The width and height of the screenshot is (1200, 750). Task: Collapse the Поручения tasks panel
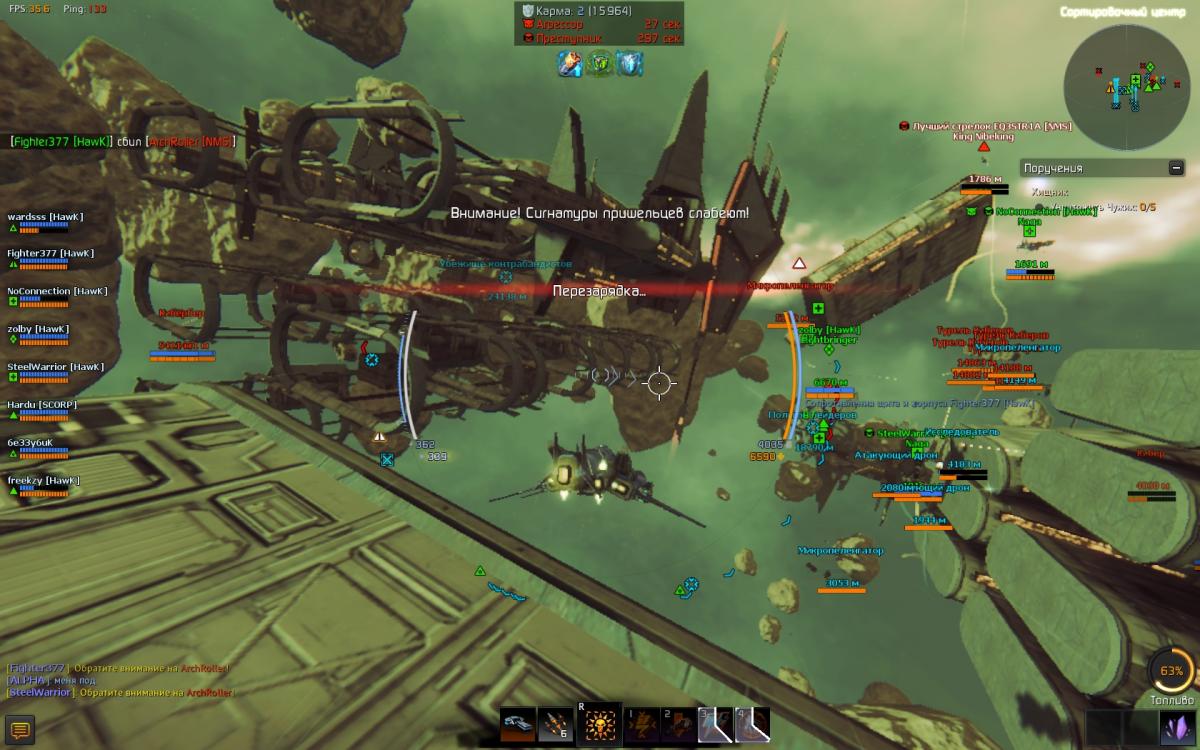pyautogui.click(x=1176, y=168)
